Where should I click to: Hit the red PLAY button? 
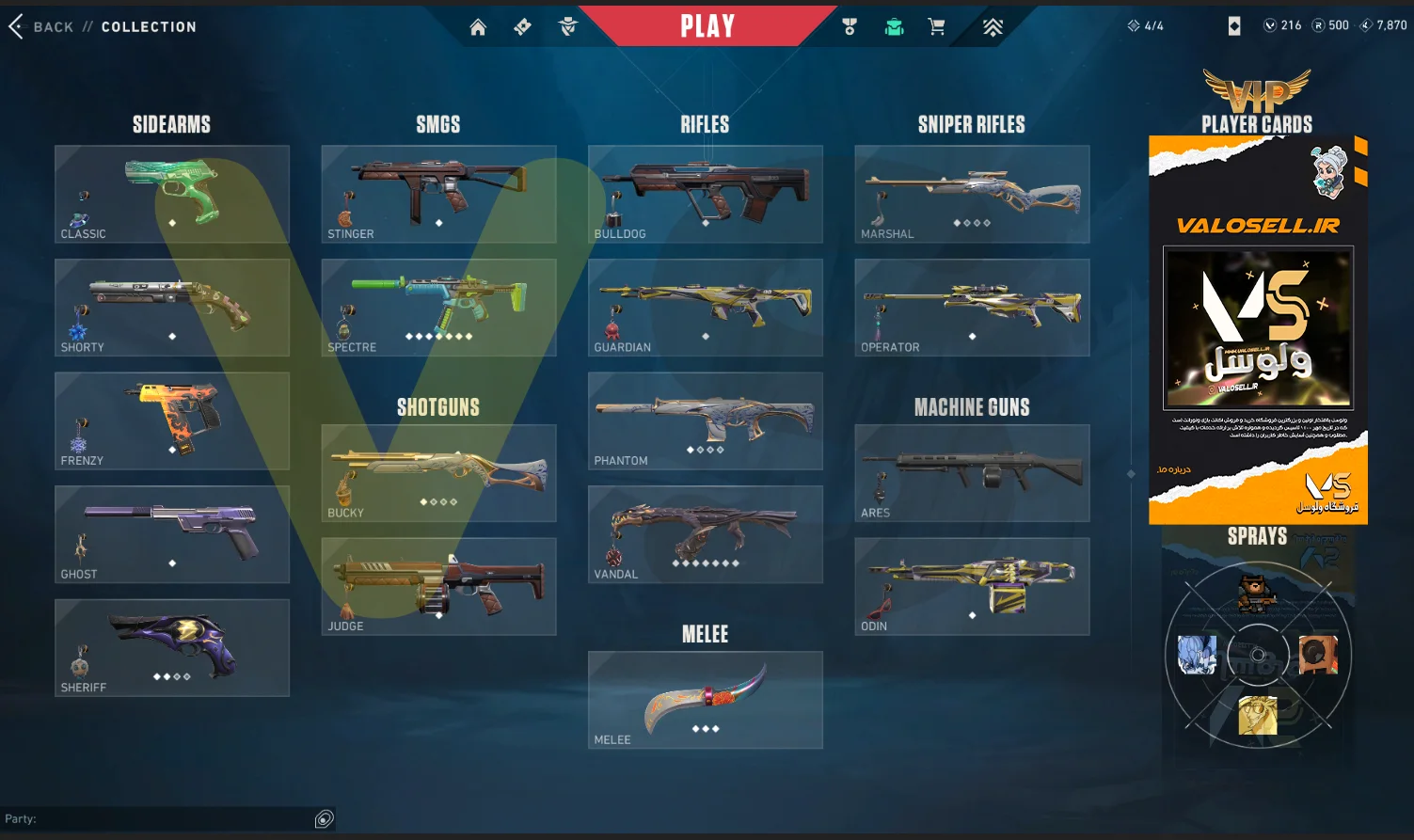[x=707, y=26]
